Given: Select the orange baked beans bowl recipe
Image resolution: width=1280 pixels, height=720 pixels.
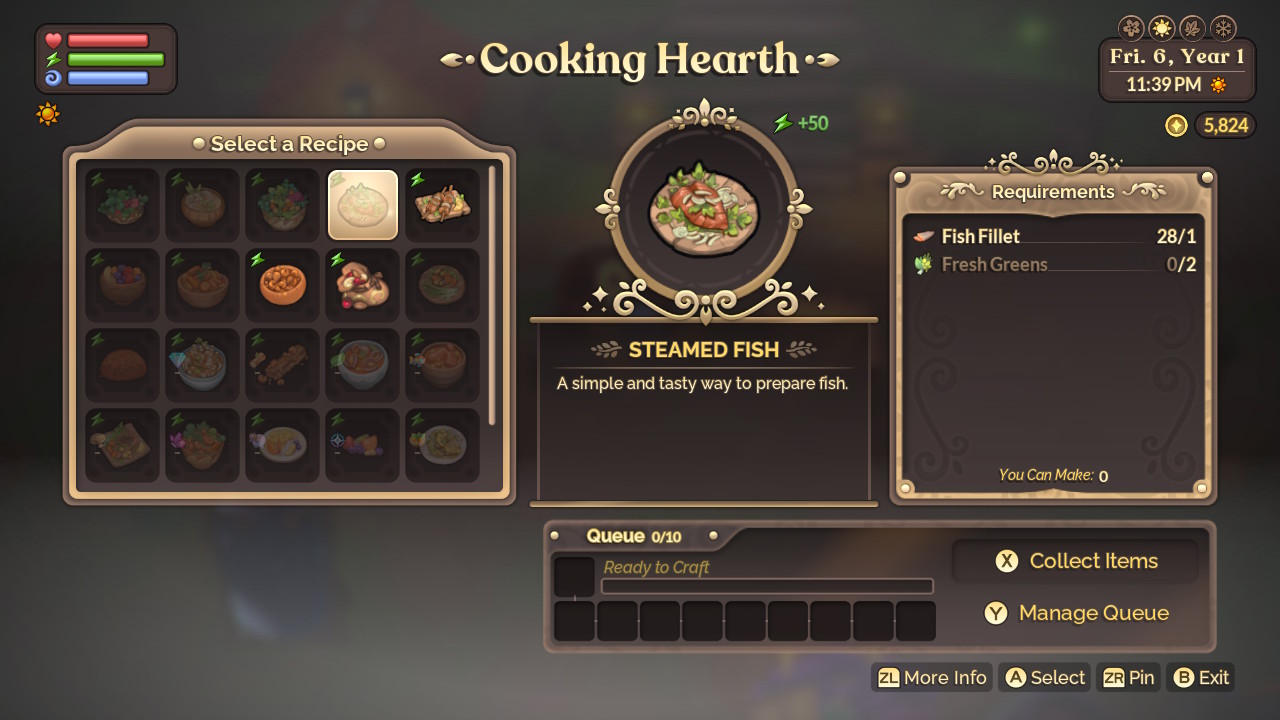Looking at the screenshot, I should coord(283,285).
